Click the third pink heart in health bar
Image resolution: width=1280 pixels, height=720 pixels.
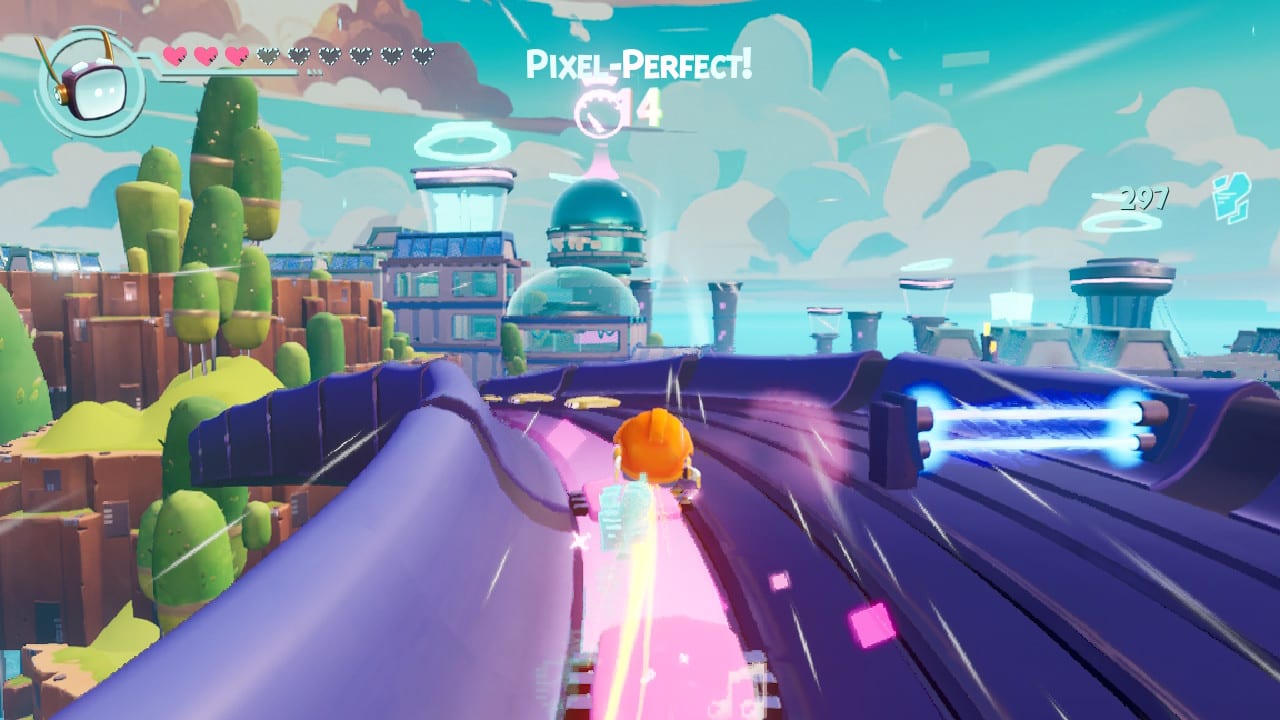[x=237, y=55]
